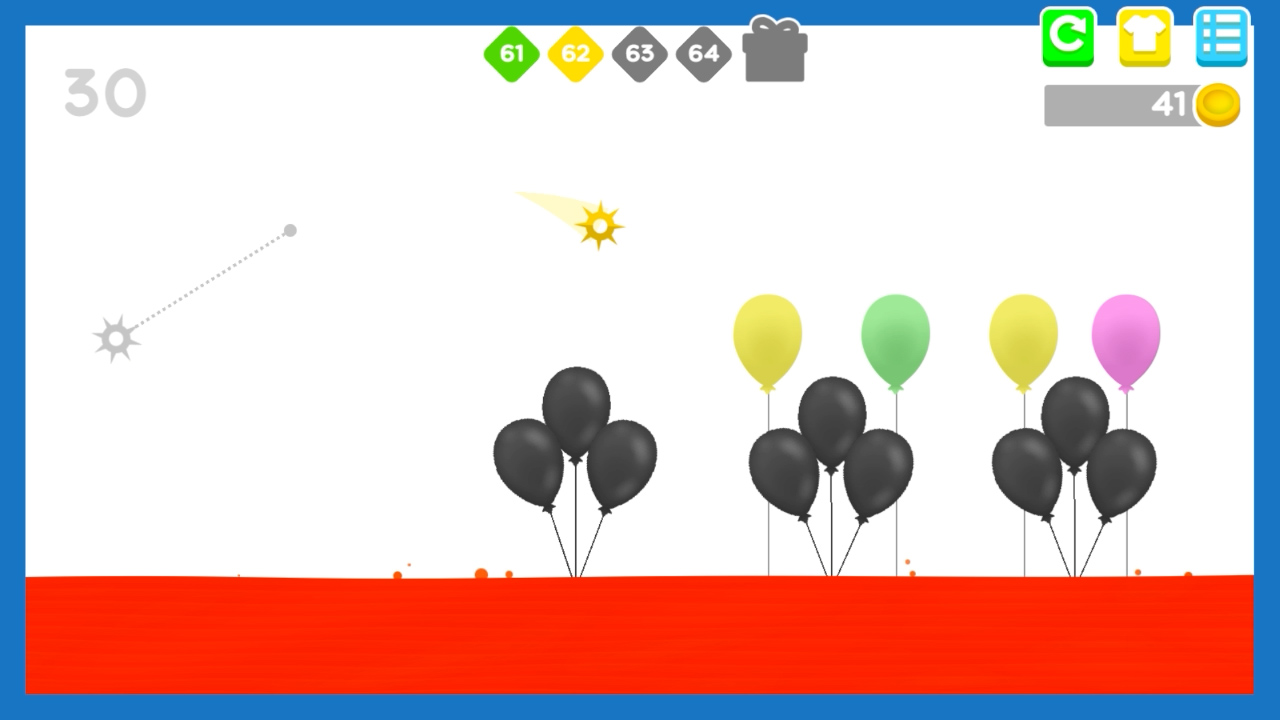
Task: Pop a black balloon in the left cluster
Action: [x=578, y=410]
